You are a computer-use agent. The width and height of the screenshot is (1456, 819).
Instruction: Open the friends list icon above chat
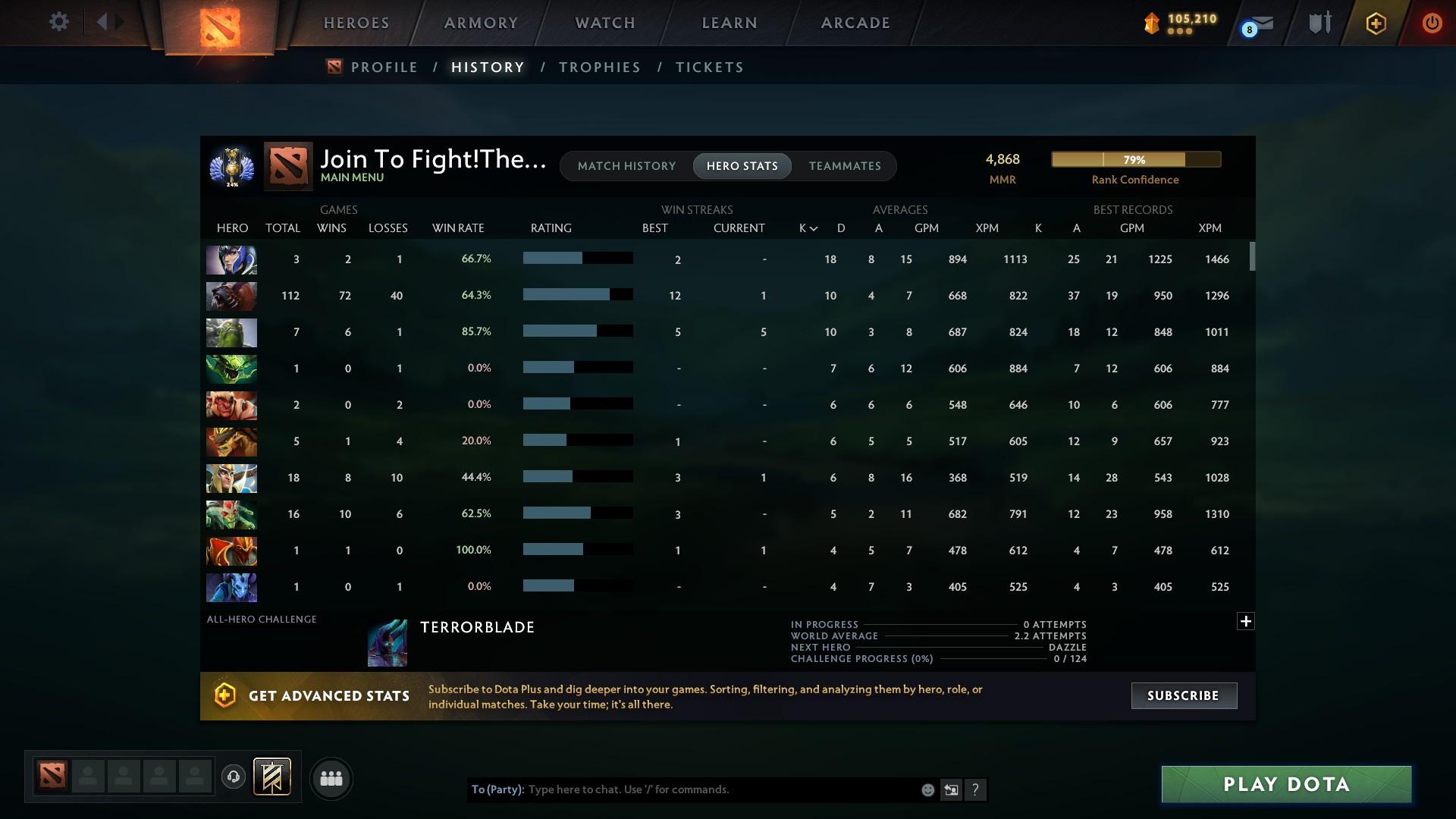330,778
